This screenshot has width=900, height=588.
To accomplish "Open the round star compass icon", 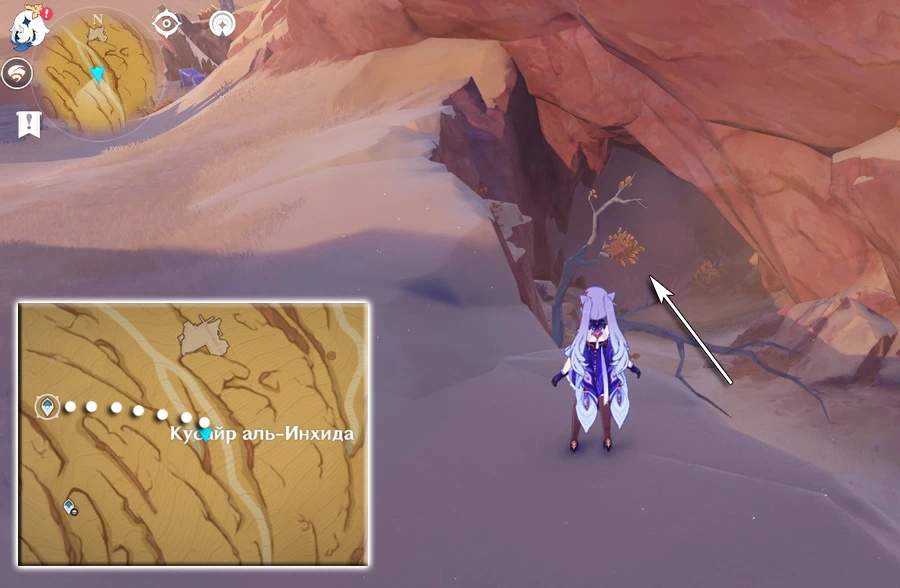I will click(x=222, y=23).
